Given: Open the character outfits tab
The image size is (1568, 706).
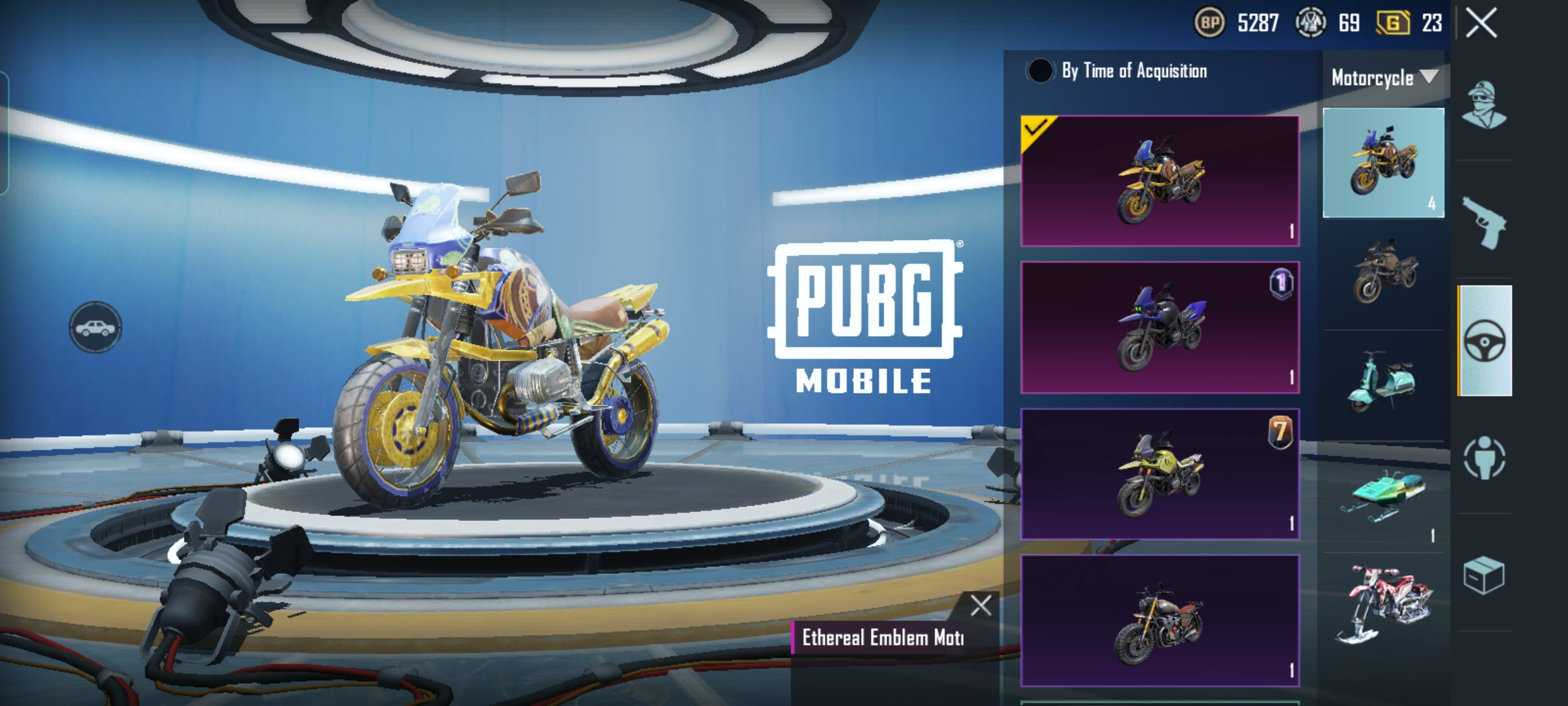Looking at the screenshot, I should tap(1484, 105).
